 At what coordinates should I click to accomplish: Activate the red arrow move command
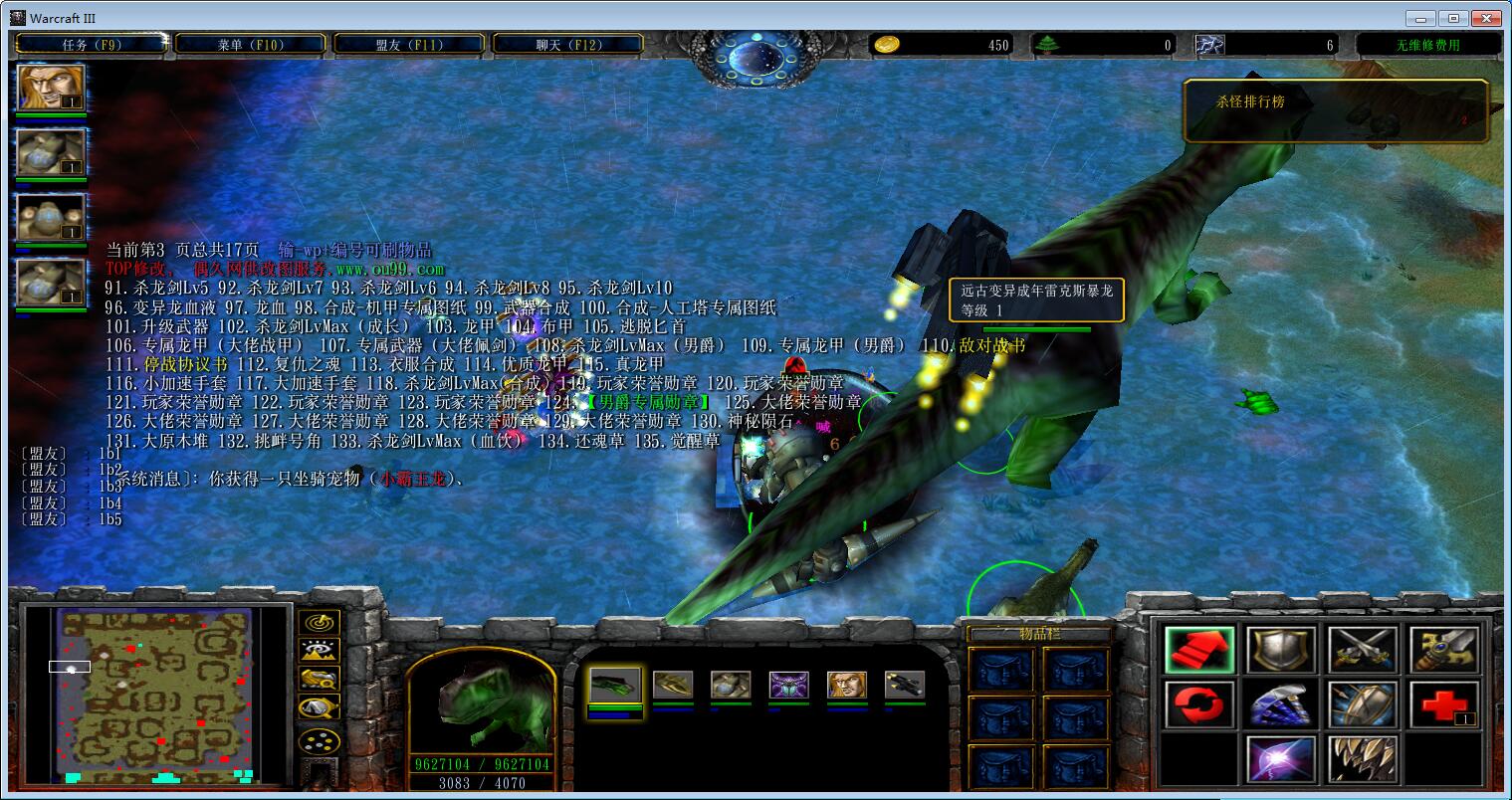tap(1199, 650)
